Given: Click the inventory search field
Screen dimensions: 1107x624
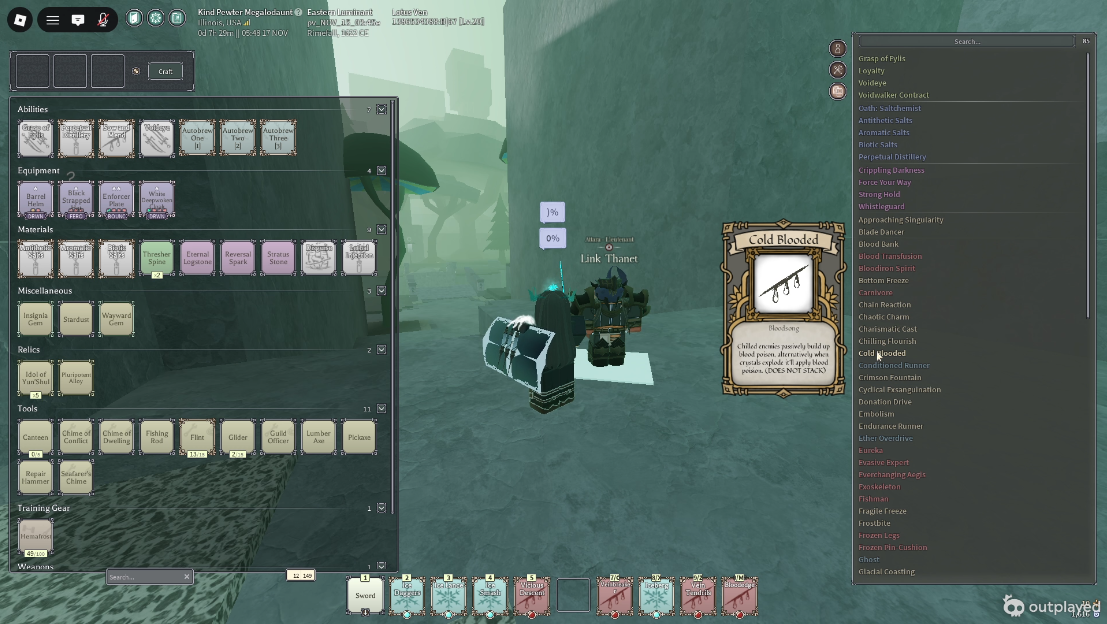Looking at the screenshot, I should tap(144, 577).
